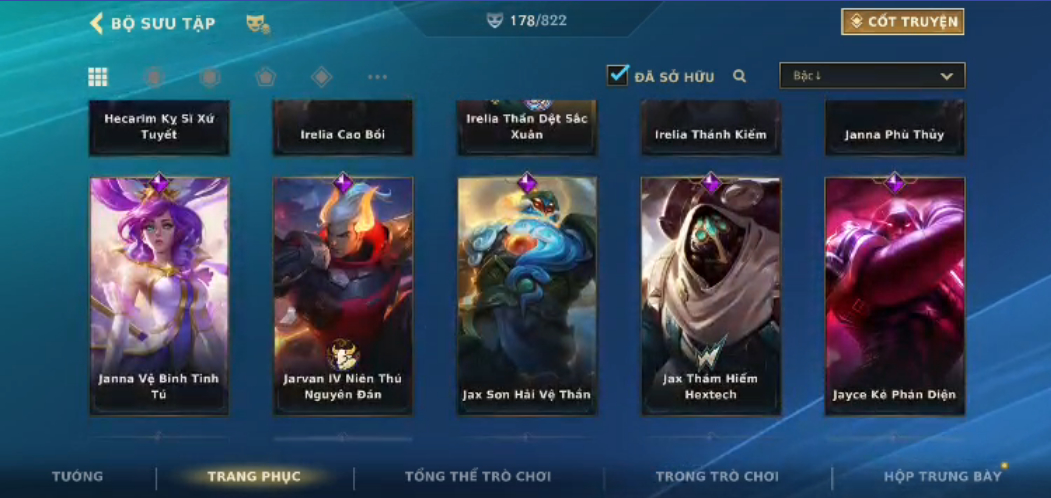Choose the Irelia Cao Bồi skin
This screenshot has width=1051, height=498.
point(343,128)
